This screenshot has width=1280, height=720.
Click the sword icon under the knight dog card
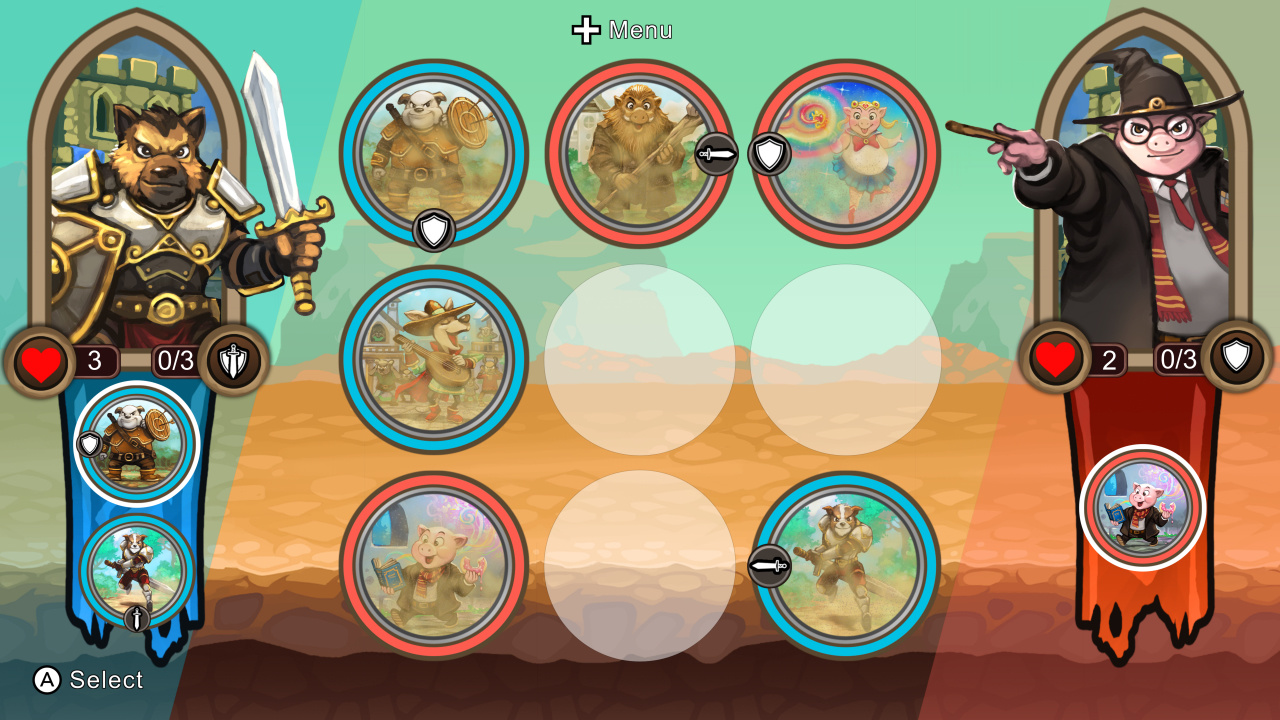pyautogui.click(x=136, y=619)
